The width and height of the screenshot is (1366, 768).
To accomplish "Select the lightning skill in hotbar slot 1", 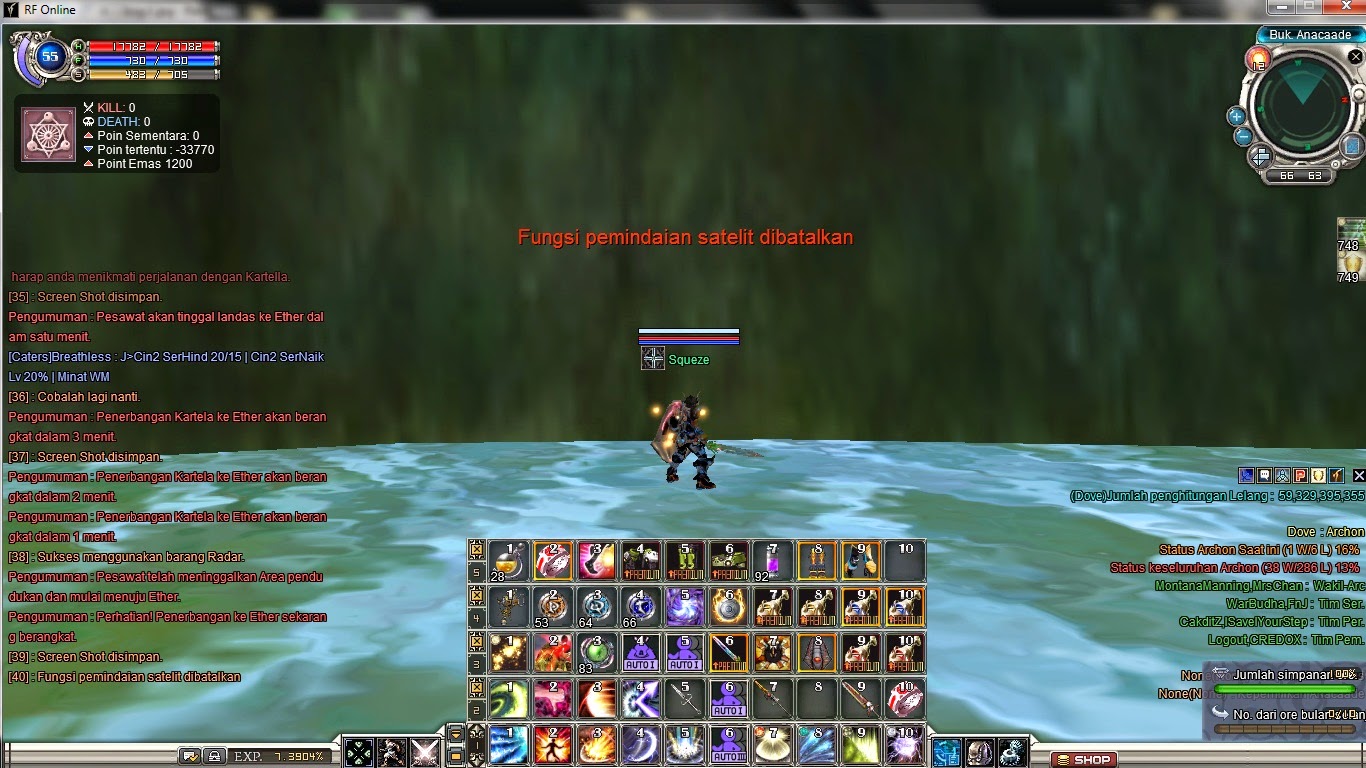I will coord(508,743).
